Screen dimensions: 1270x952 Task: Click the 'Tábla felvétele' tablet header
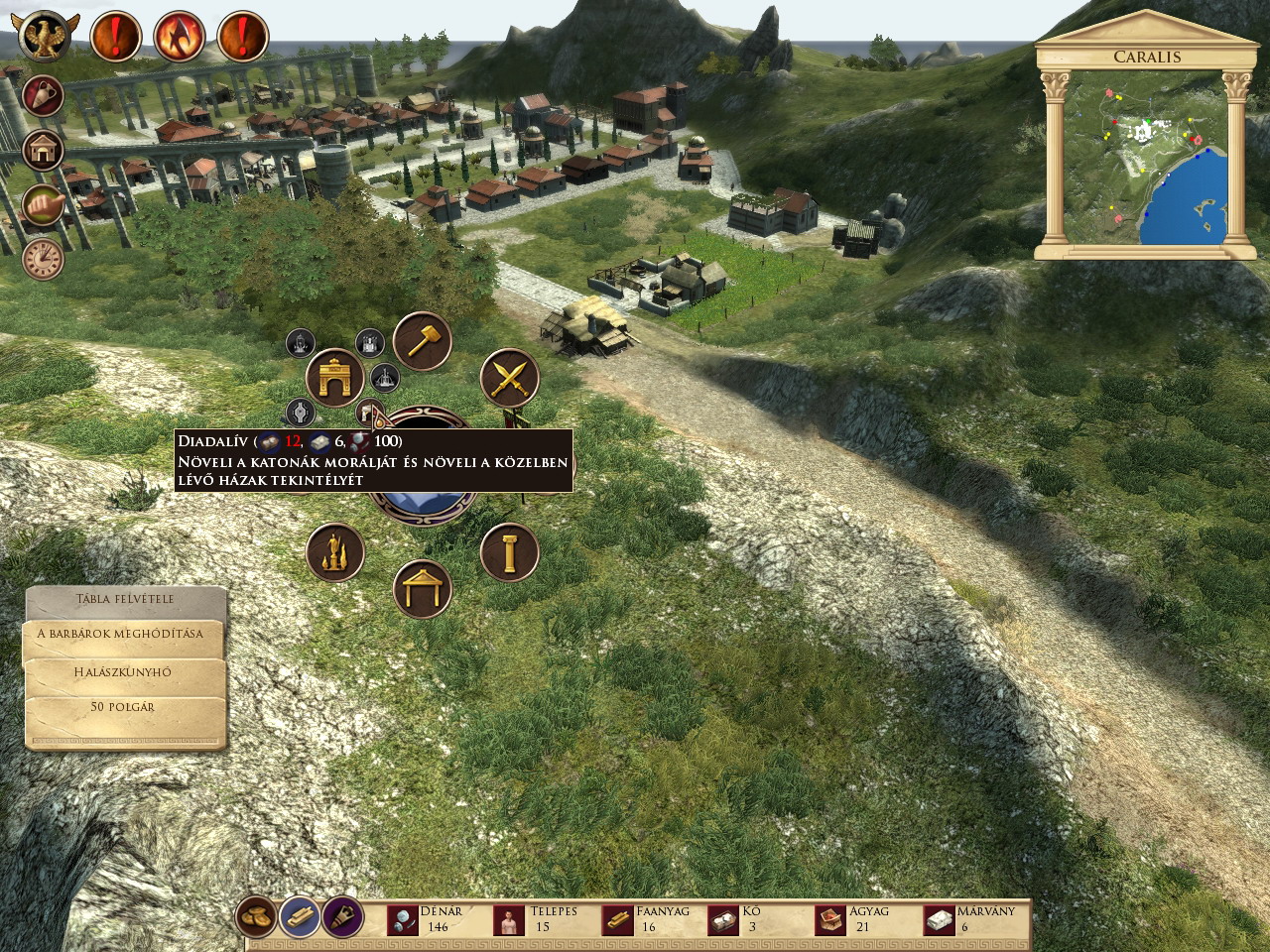(x=126, y=600)
